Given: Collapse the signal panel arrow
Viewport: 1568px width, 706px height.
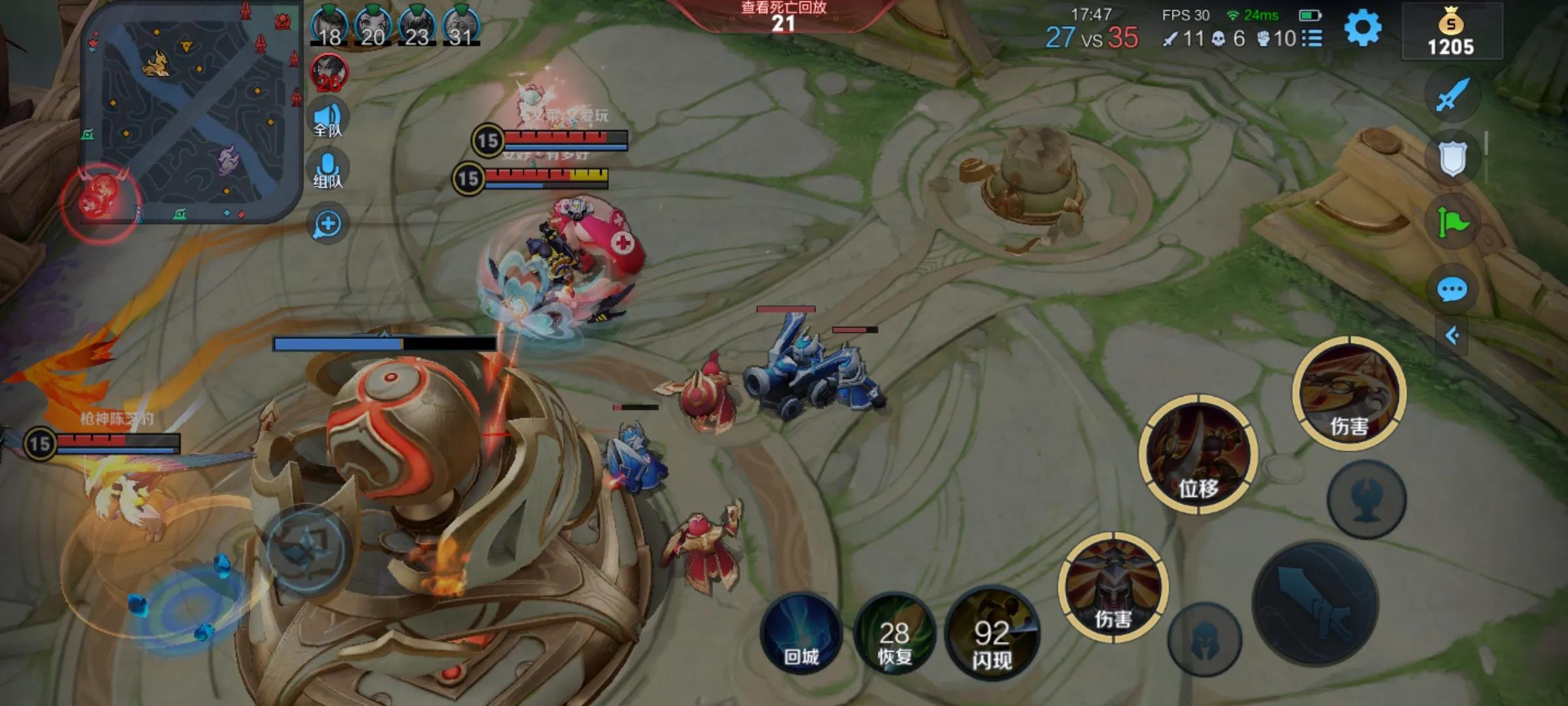Looking at the screenshot, I should (x=1452, y=336).
